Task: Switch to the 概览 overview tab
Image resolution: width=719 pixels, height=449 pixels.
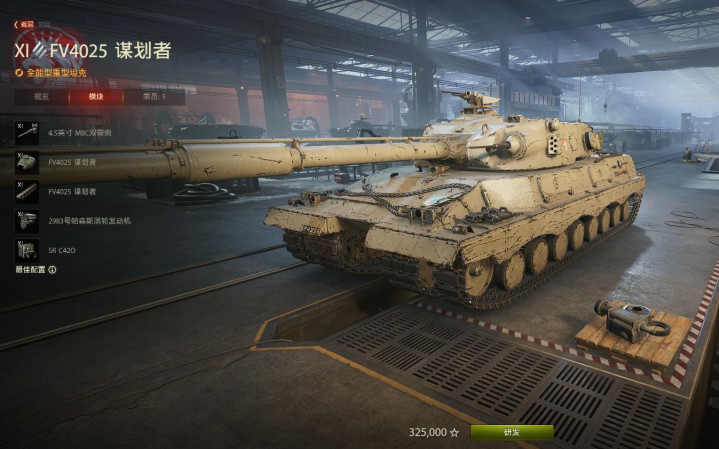Action: 41,97
